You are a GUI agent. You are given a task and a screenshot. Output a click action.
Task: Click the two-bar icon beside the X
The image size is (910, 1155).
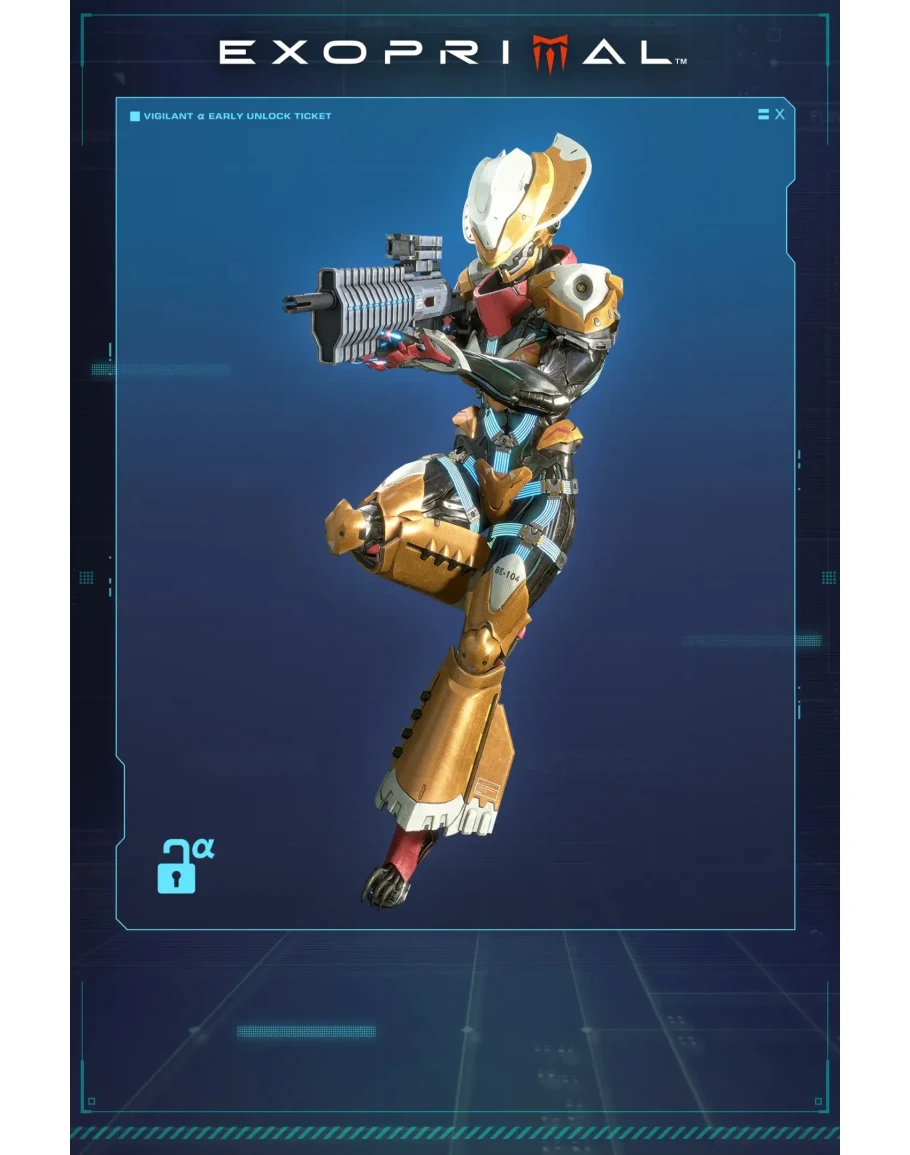click(763, 115)
